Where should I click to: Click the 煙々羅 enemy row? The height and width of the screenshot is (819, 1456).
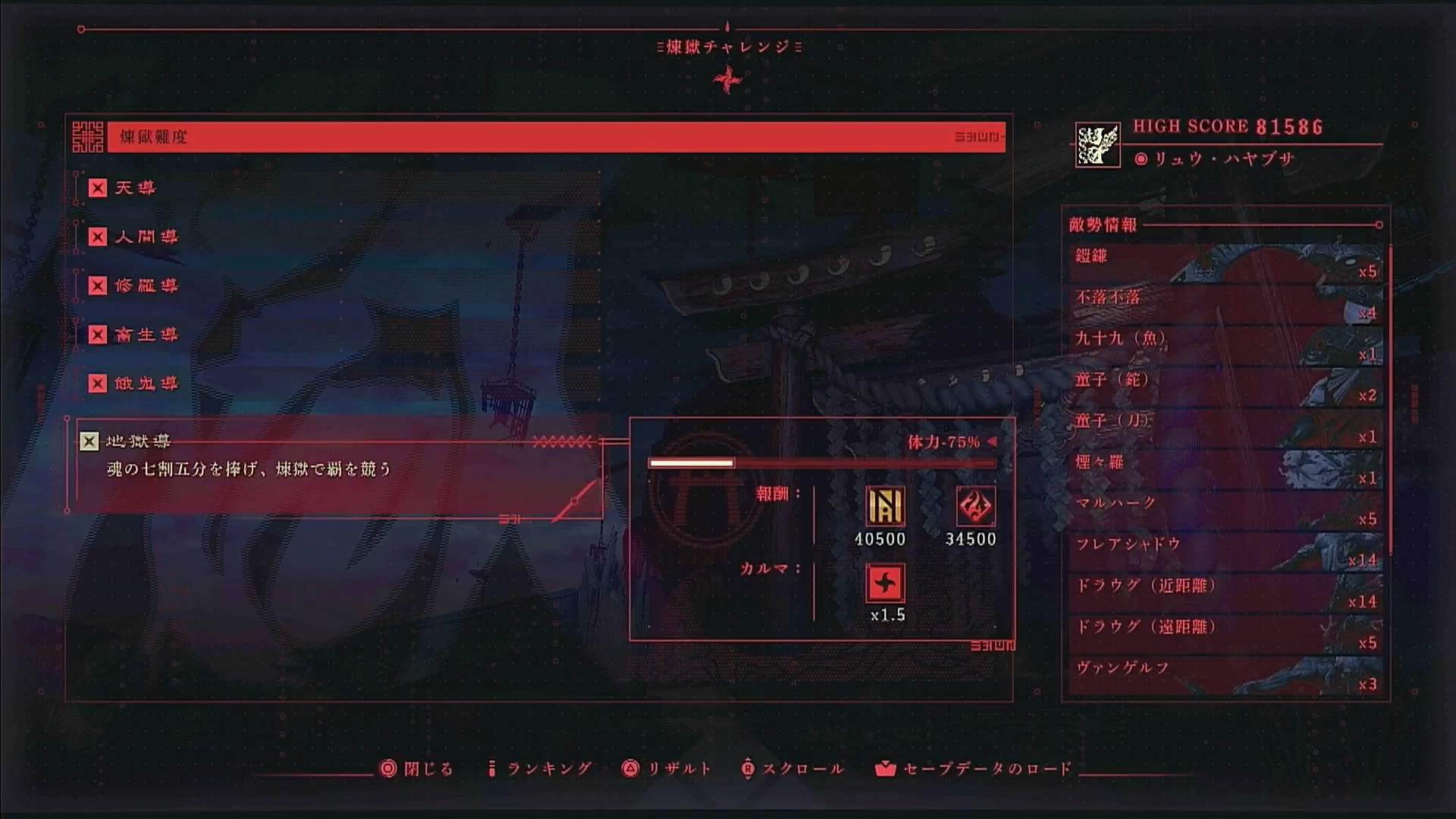coord(1225,469)
